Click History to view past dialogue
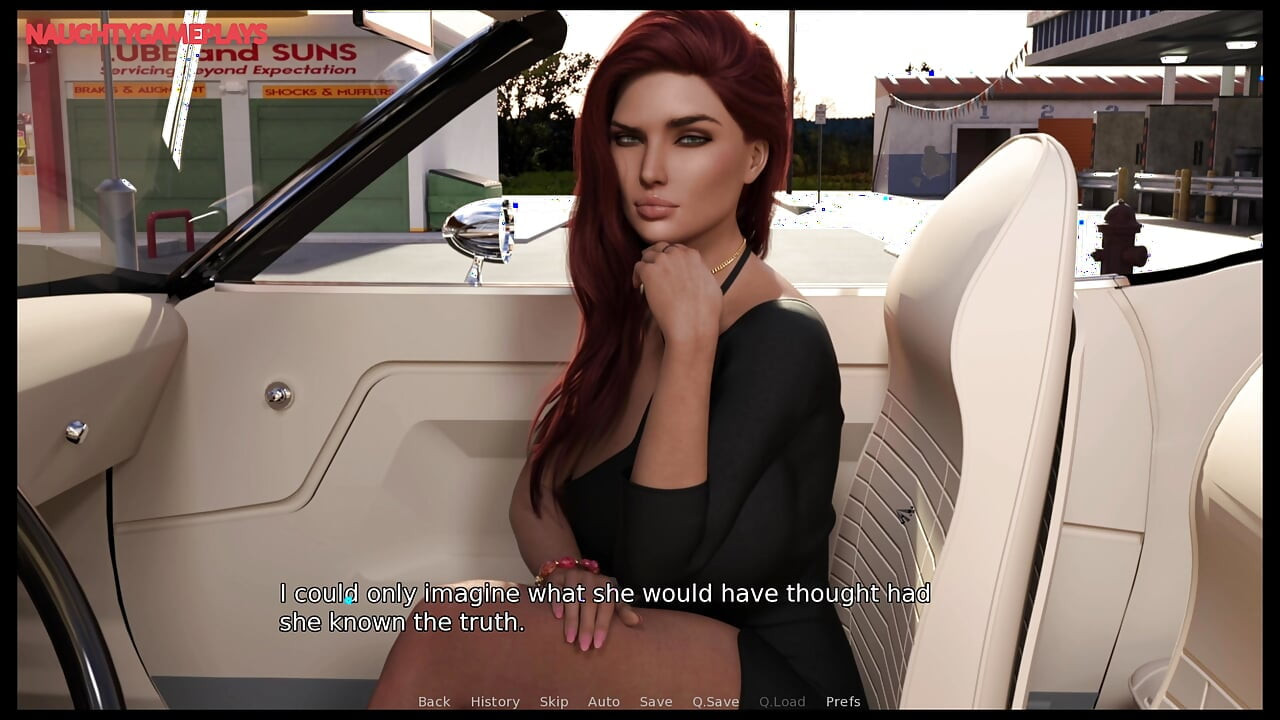Image resolution: width=1280 pixels, height=720 pixels. point(495,701)
